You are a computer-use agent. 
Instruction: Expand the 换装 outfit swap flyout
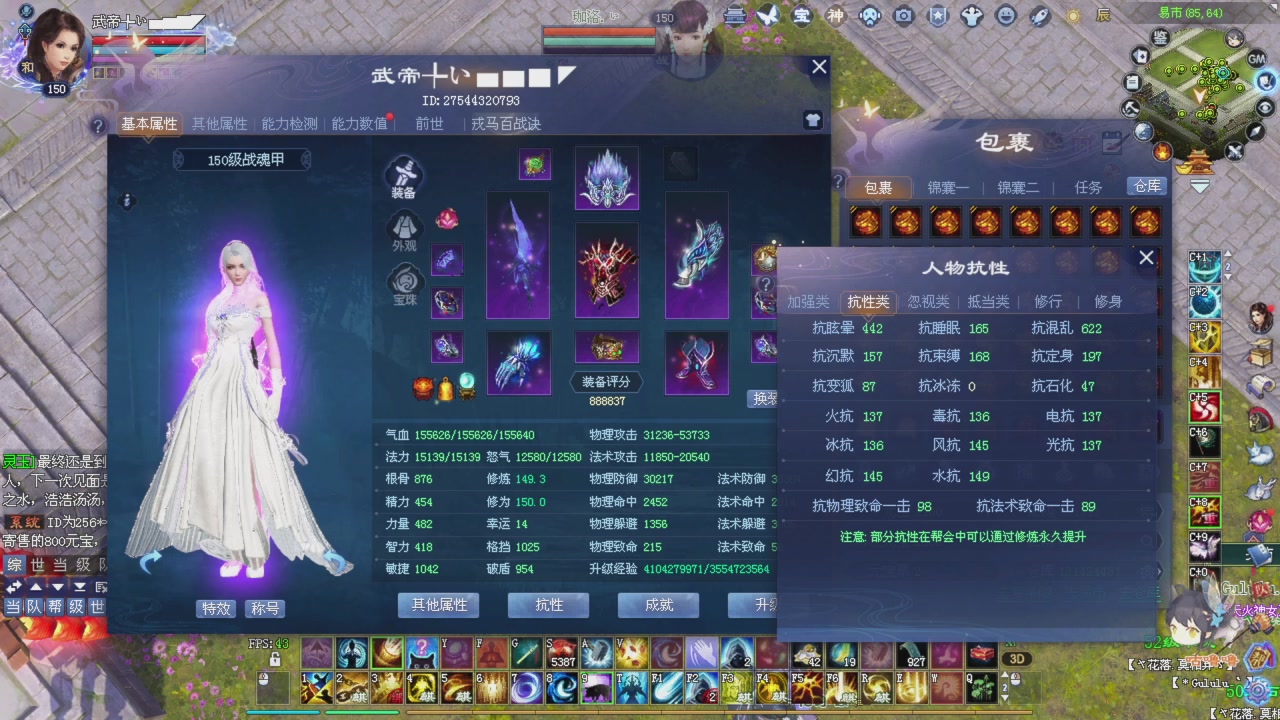763,398
